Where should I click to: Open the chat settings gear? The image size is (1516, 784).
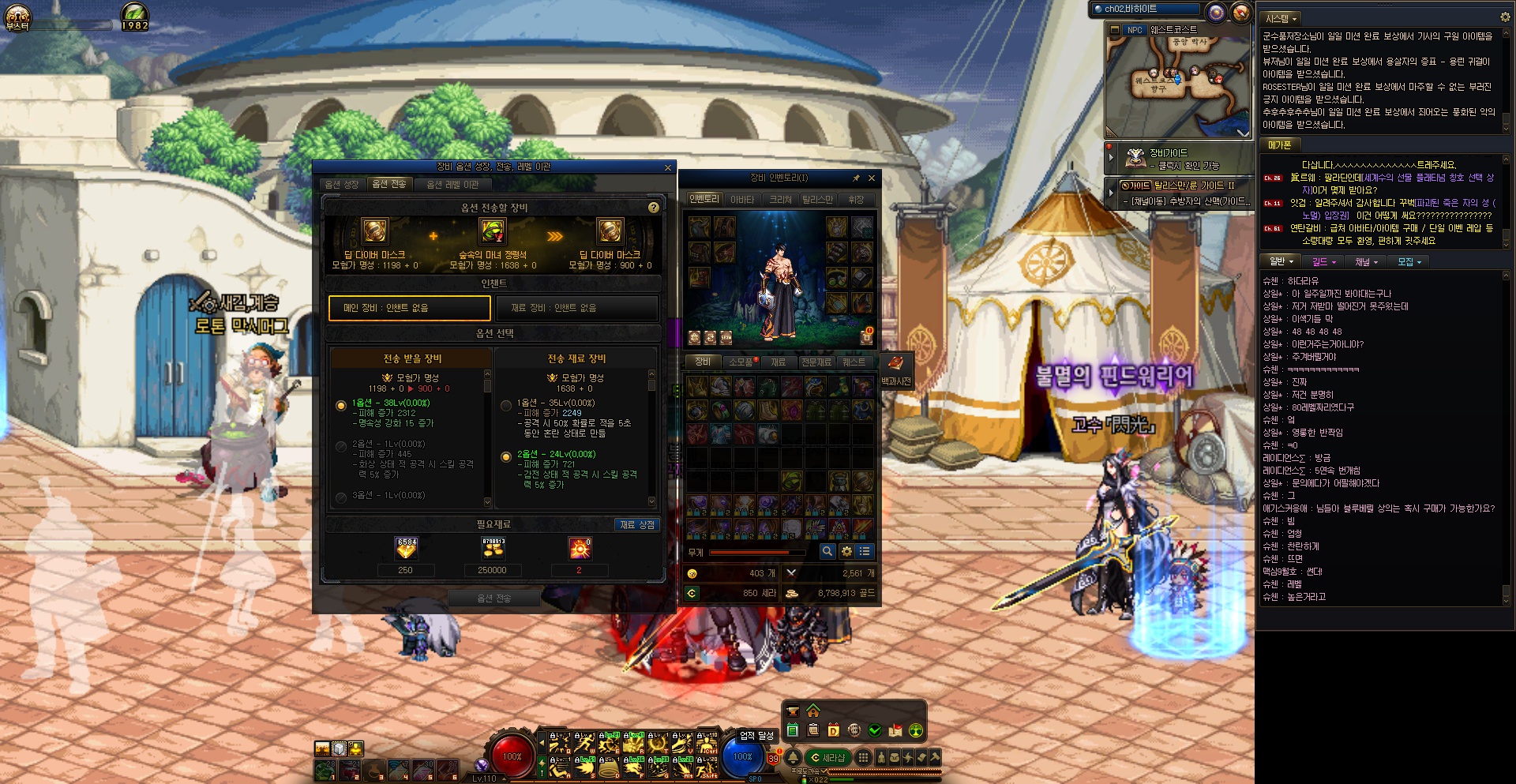tap(1504, 17)
